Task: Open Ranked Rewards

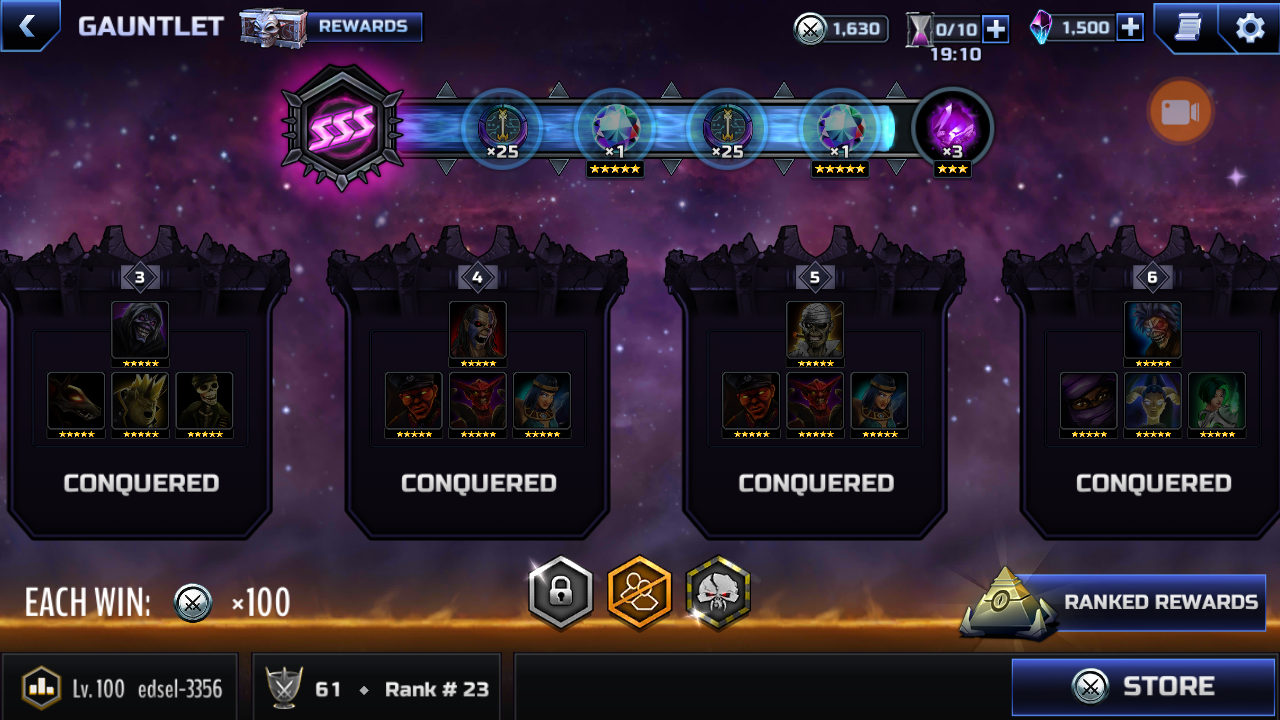Action: 1140,602
